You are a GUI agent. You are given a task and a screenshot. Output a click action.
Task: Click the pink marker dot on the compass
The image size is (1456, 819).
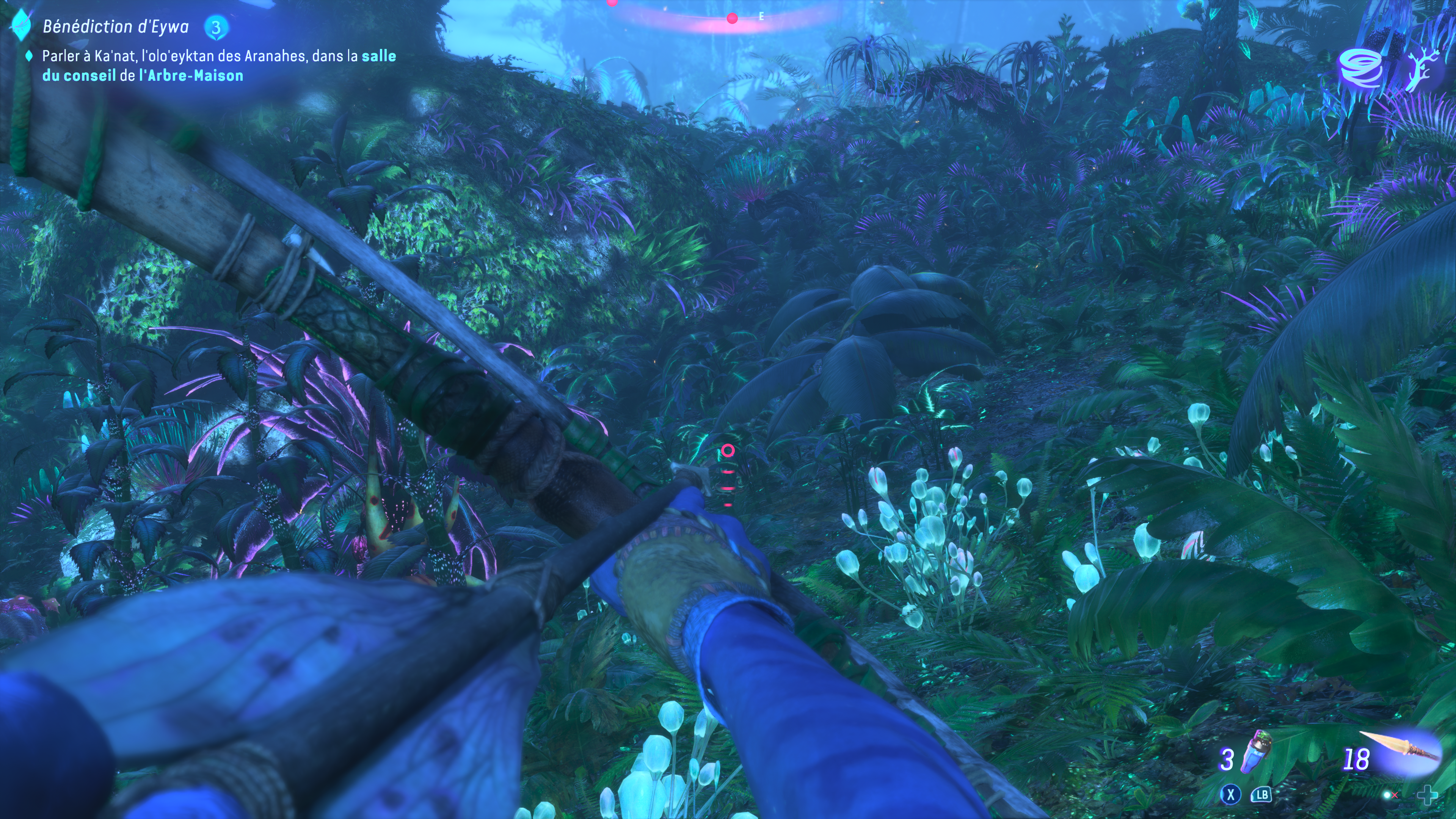click(x=732, y=19)
